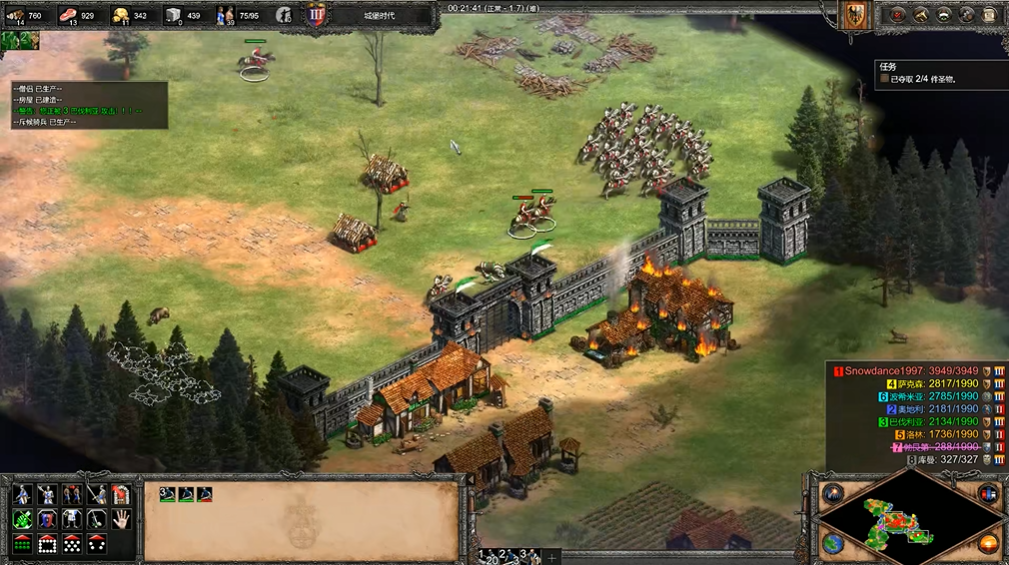Click the German eagle civilization shield

[x=855, y=14]
